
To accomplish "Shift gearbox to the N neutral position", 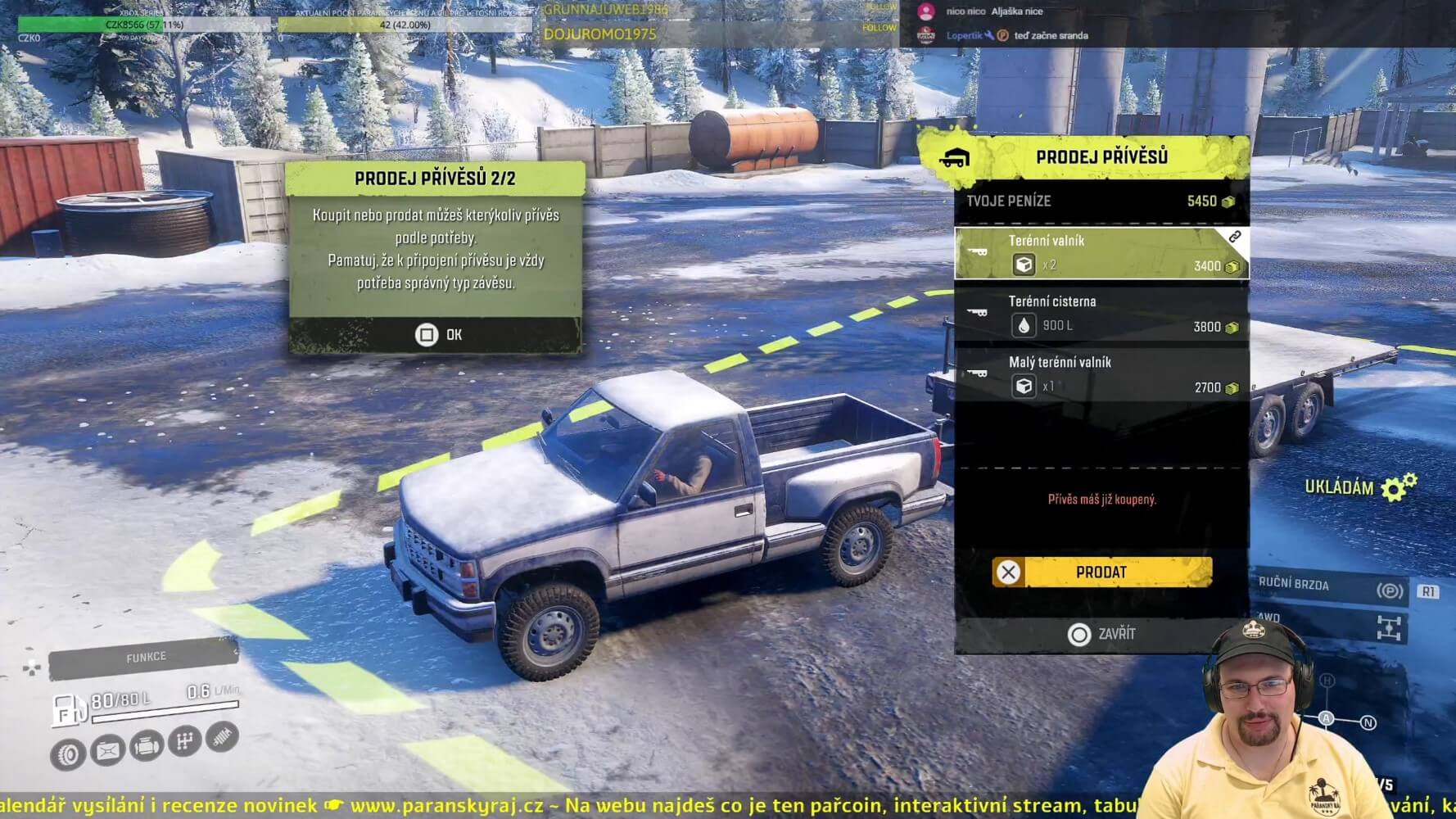I will click(1368, 722).
